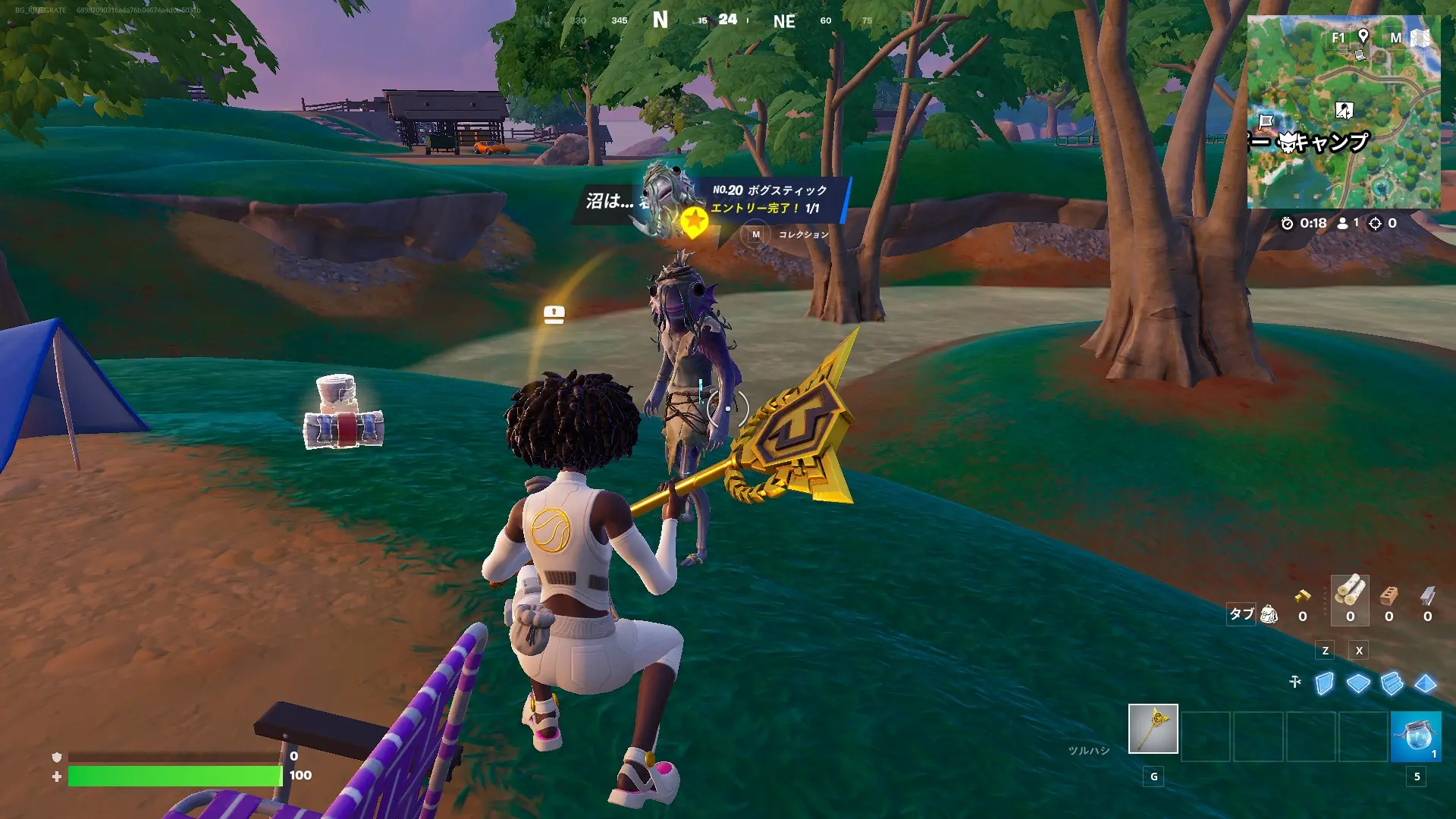Toggle build mode with the tools icon
The image size is (1456, 819).
(1295, 682)
